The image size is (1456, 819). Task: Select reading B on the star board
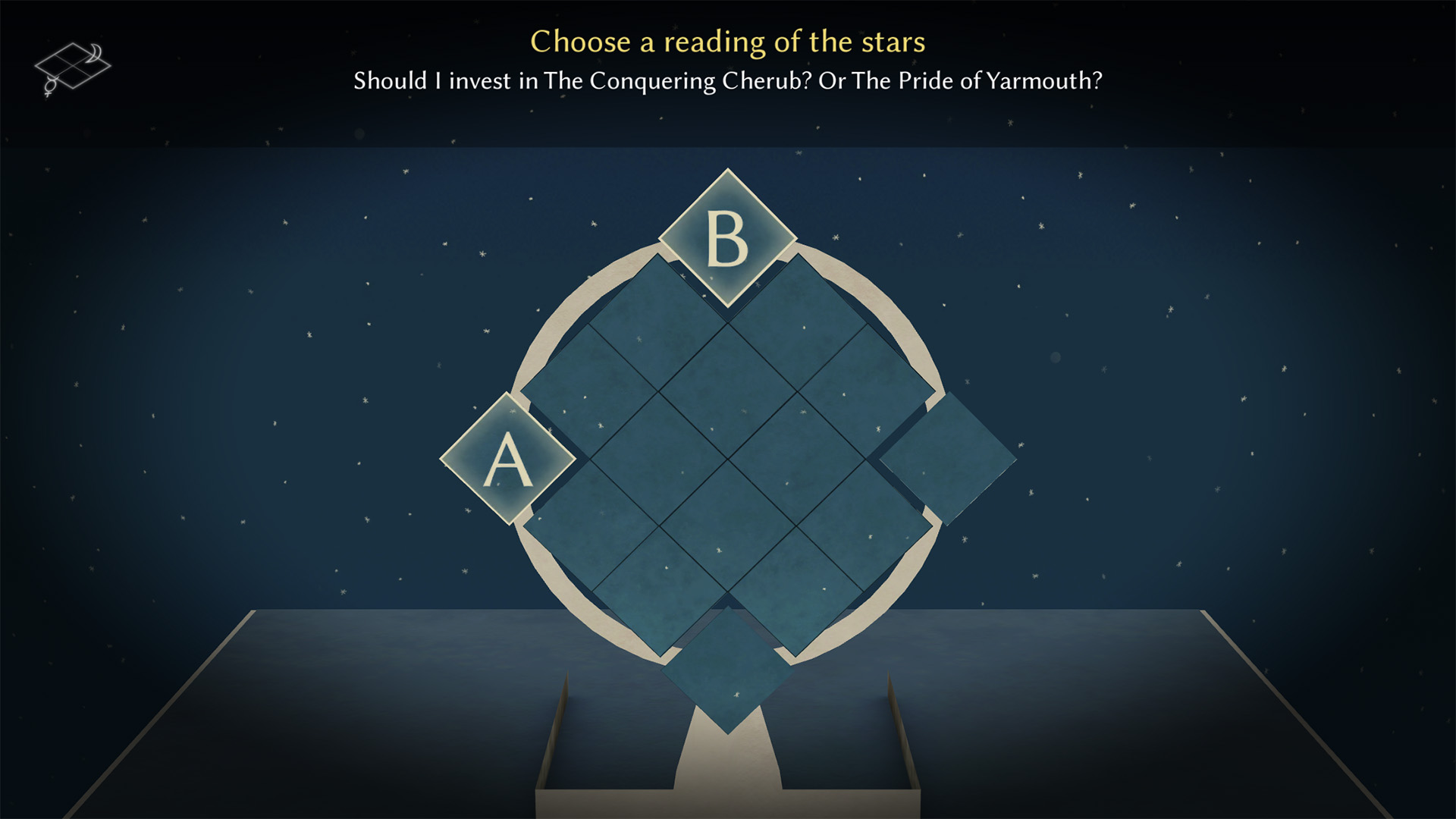click(728, 239)
